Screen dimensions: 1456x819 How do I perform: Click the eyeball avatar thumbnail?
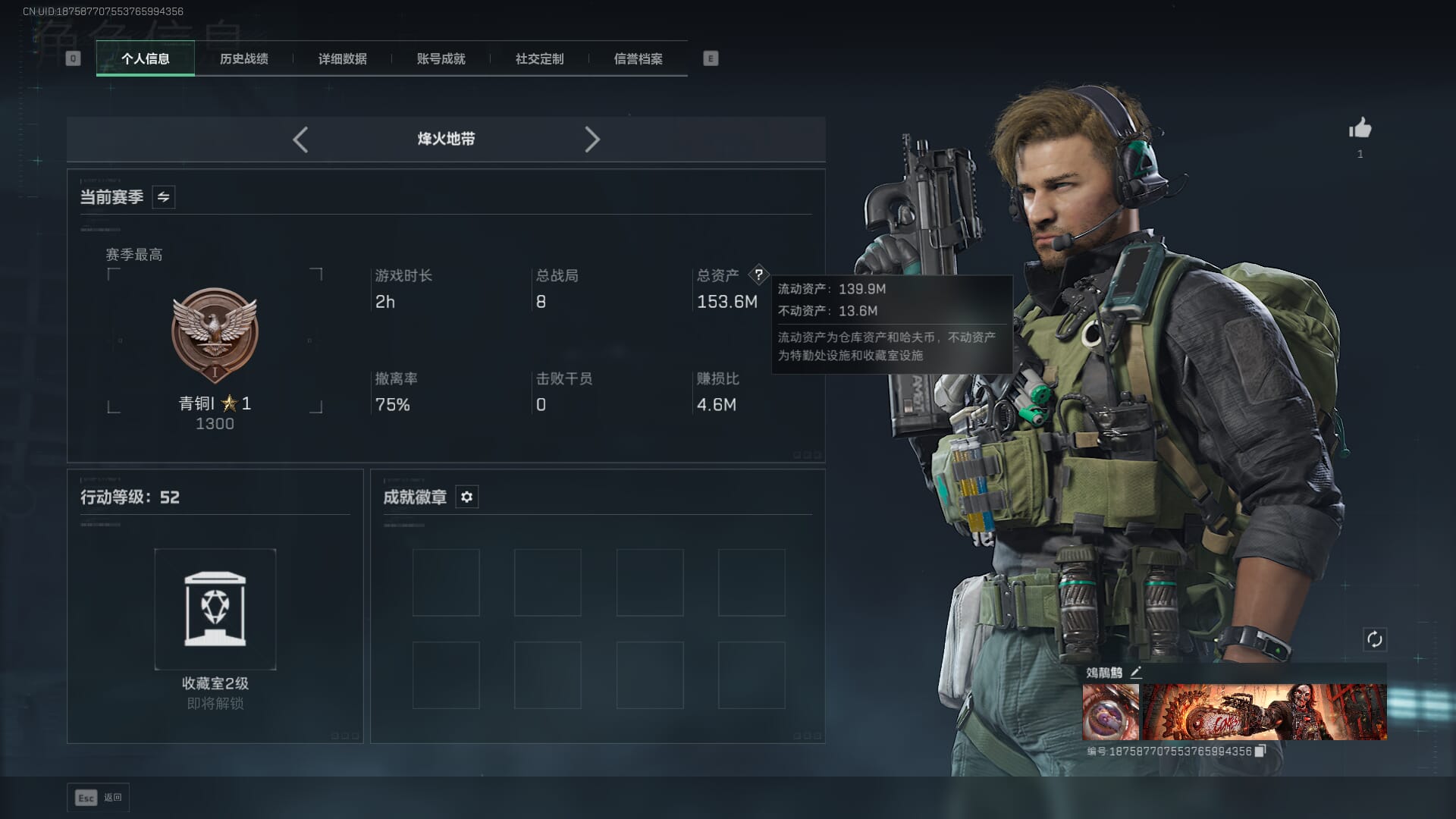(1110, 711)
